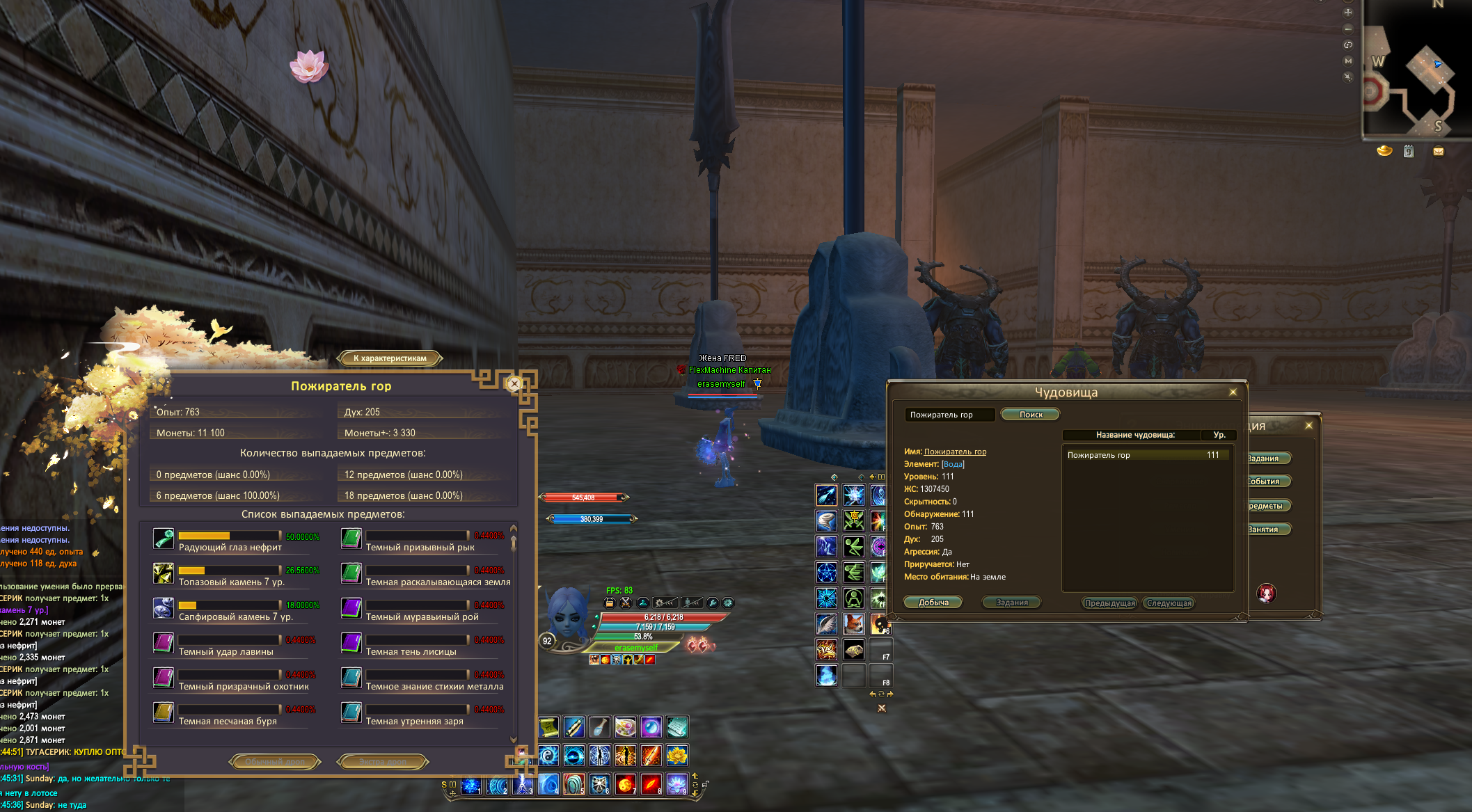Choose the Топазовый камень 7 ур. icon
The image size is (1472, 812).
(x=164, y=573)
